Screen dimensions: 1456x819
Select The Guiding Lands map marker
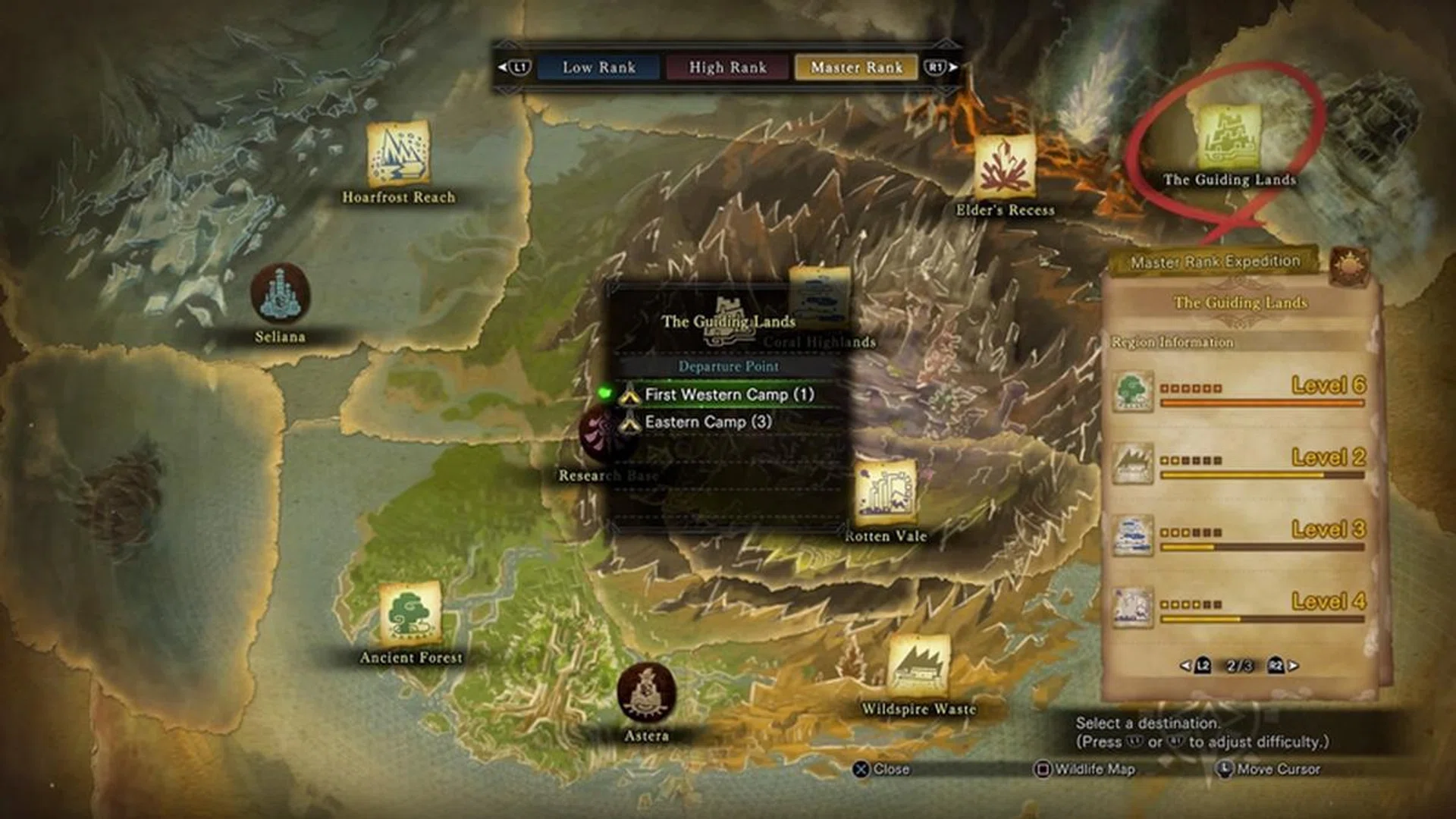point(1229,138)
